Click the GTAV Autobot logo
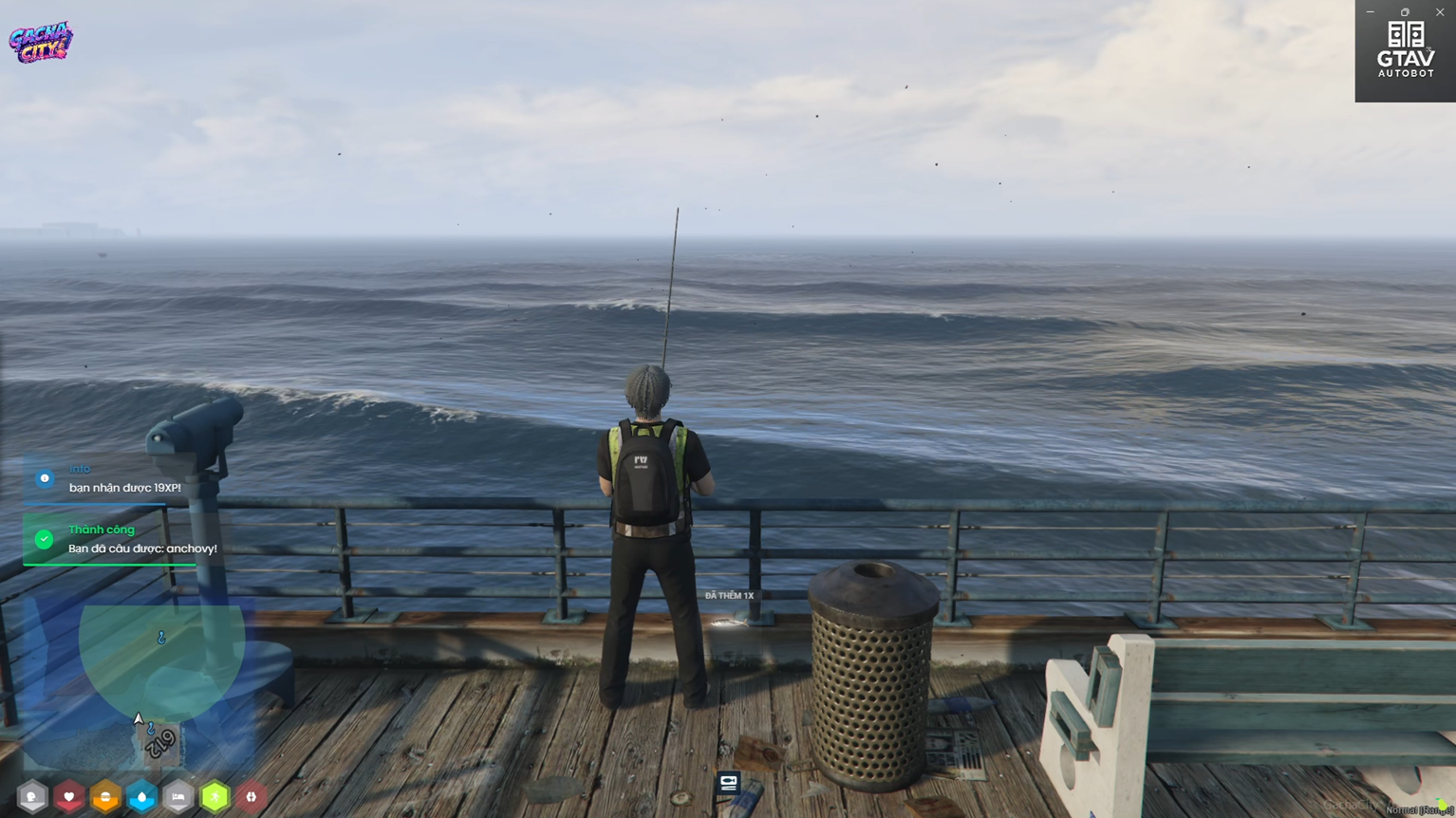 coord(1406,50)
